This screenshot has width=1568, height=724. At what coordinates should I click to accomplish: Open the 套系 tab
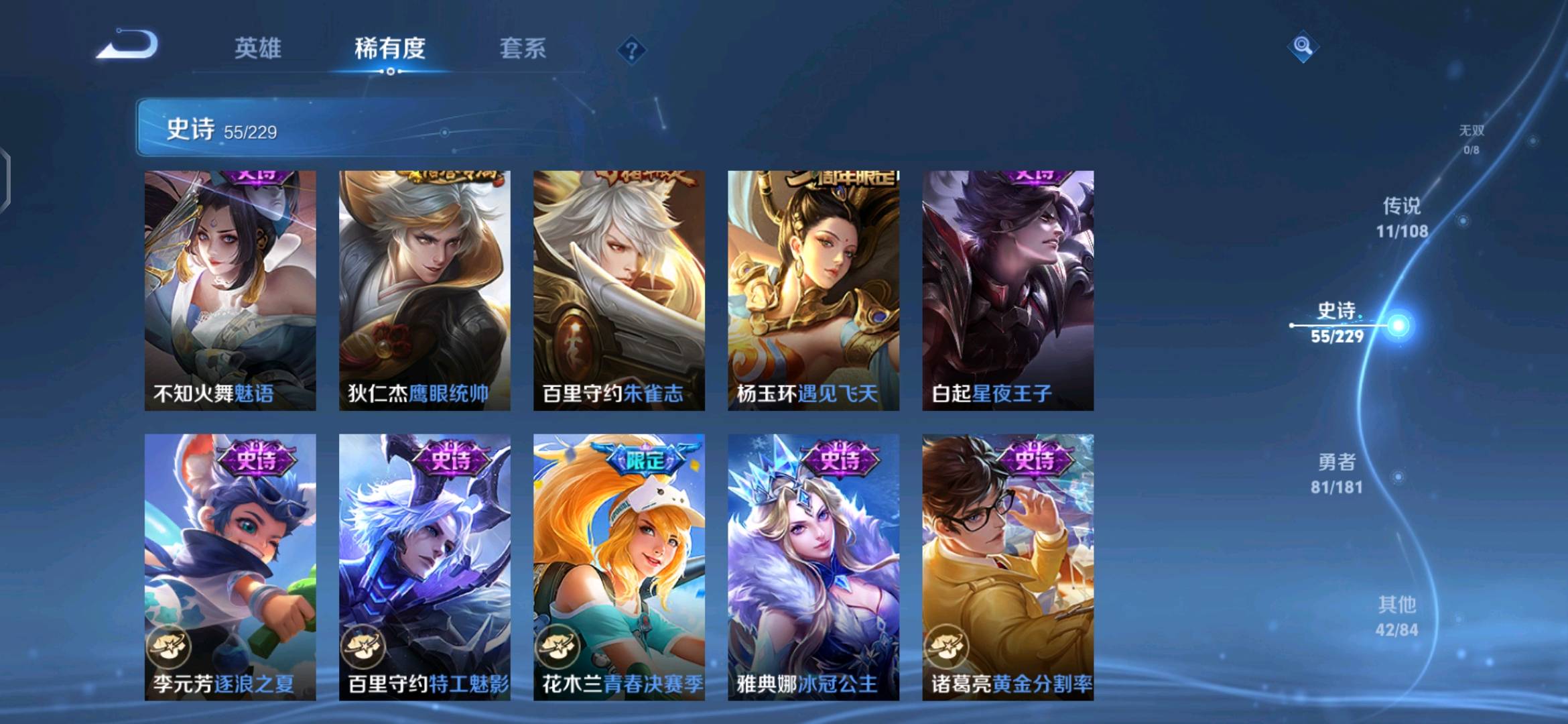(x=523, y=48)
